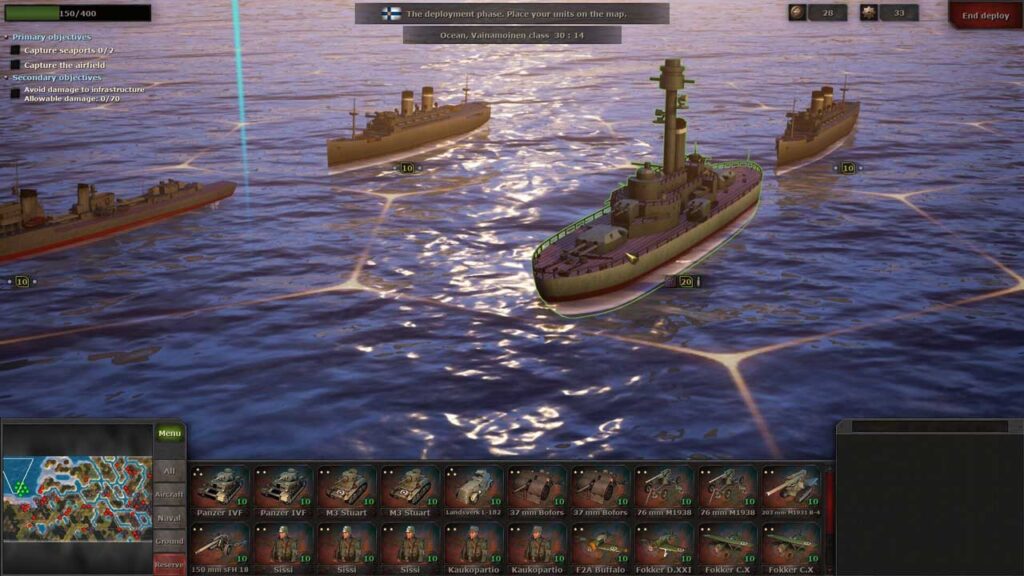Pick the 203 mm M1931 B-4 artillery card

tap(793, 489)
